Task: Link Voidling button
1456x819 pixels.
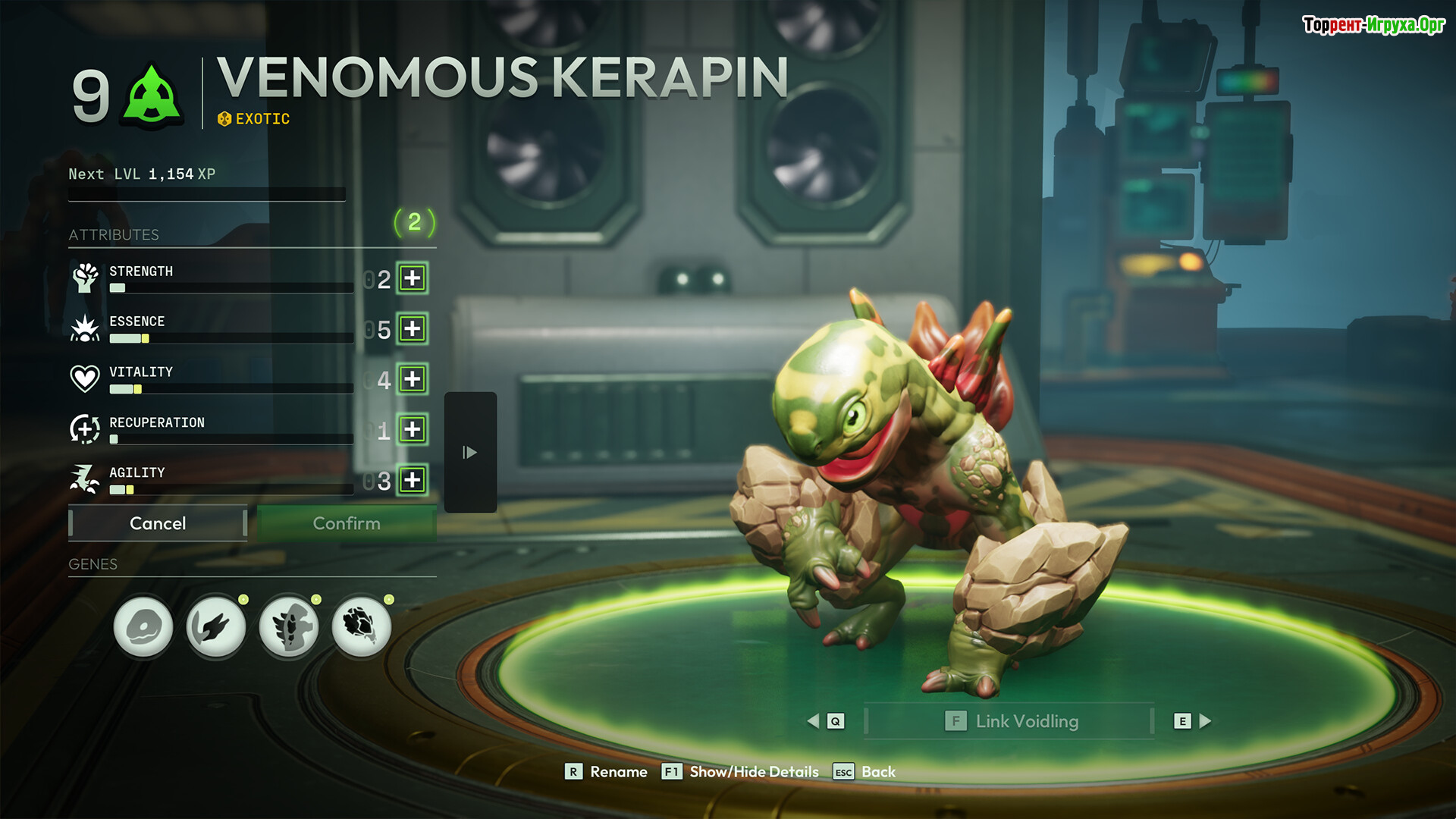Action: point(1011,721)
